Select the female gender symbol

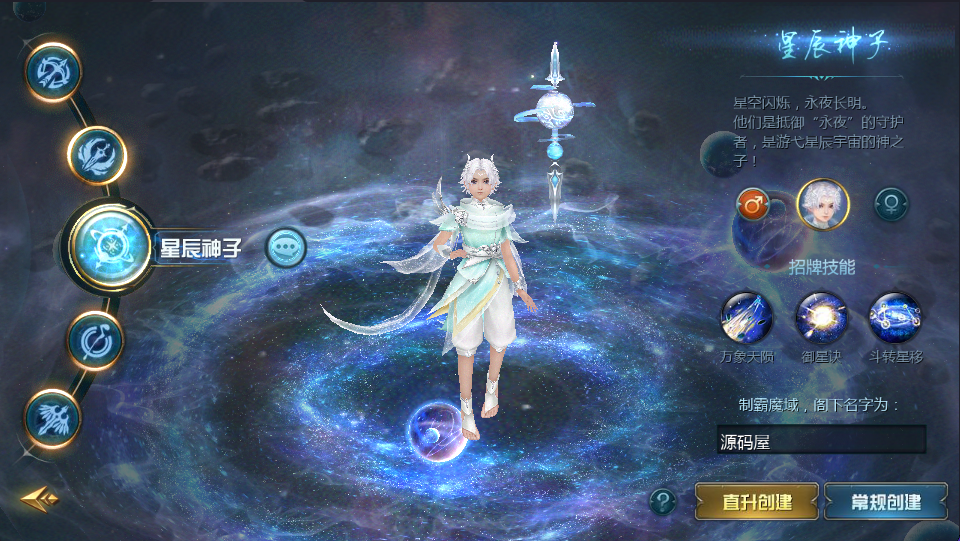(x=891, y=205)
